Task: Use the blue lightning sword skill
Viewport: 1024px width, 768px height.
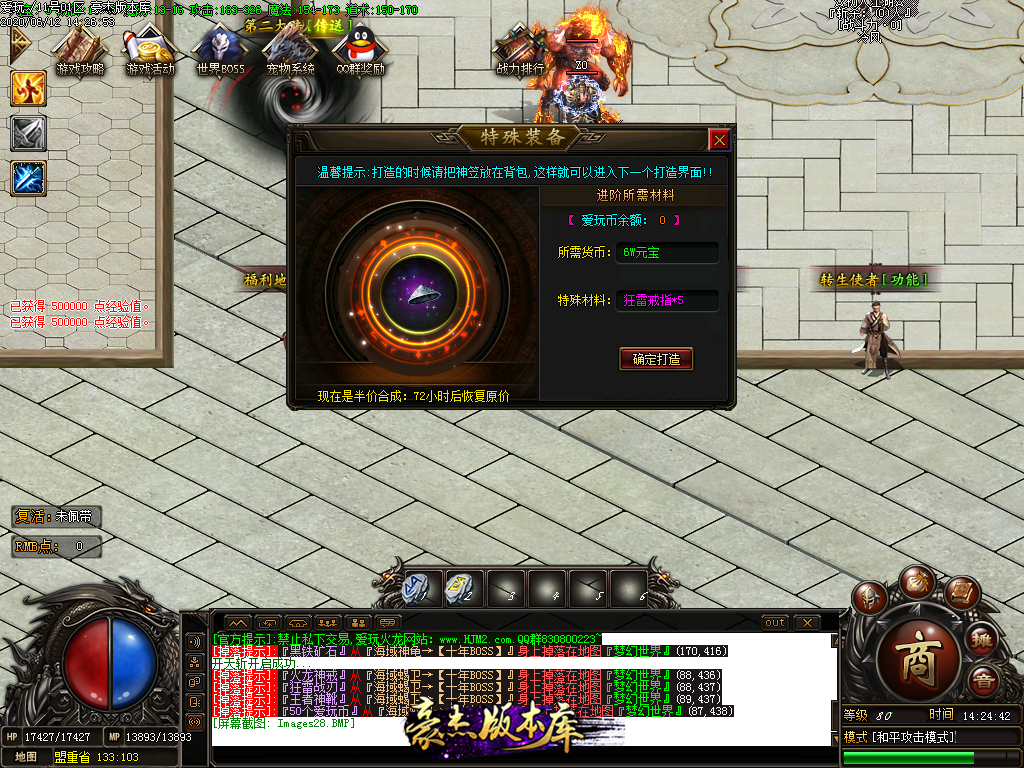Action: click(28, 178)
